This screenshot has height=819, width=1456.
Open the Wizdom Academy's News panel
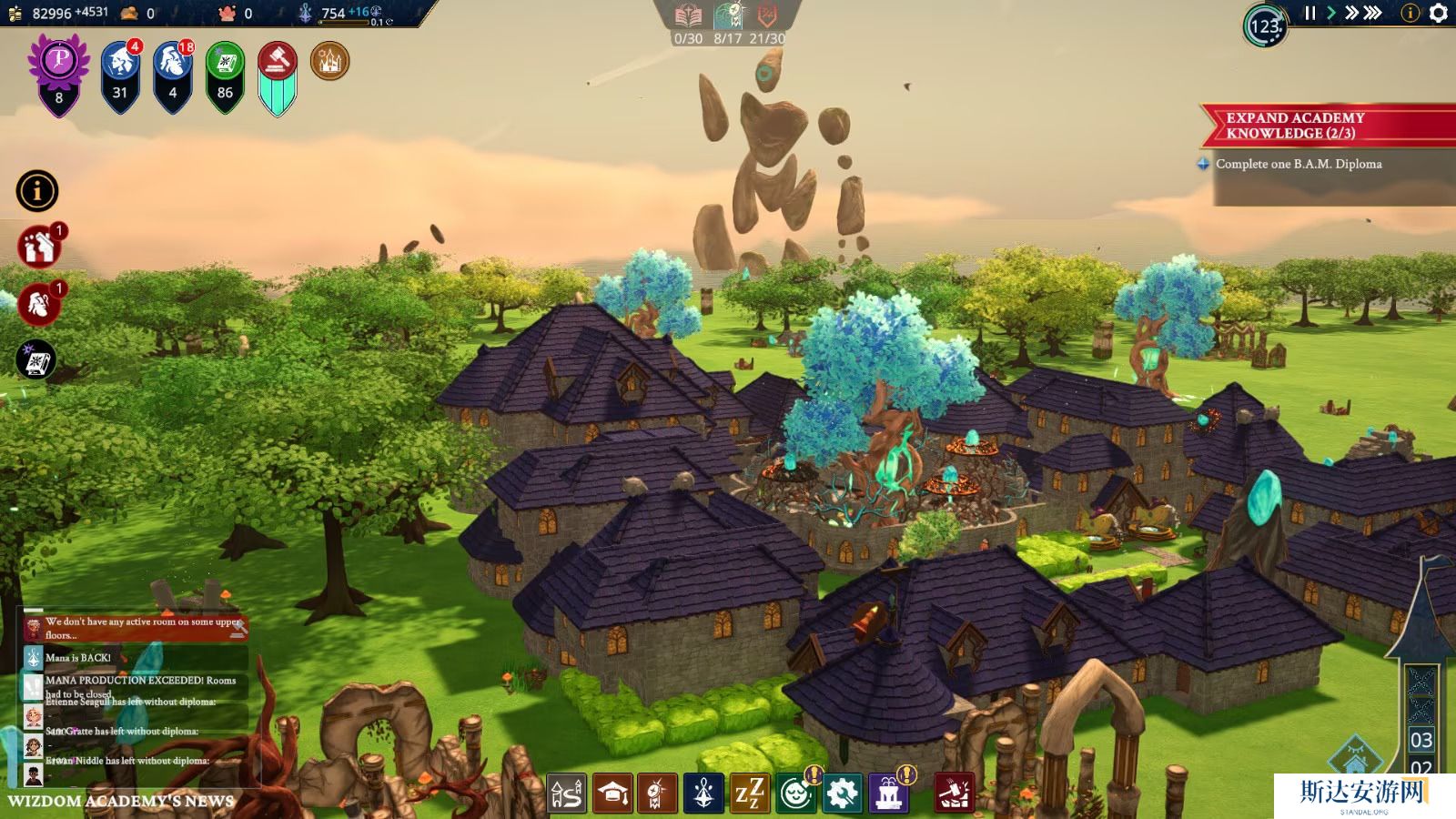pos(121,801)
